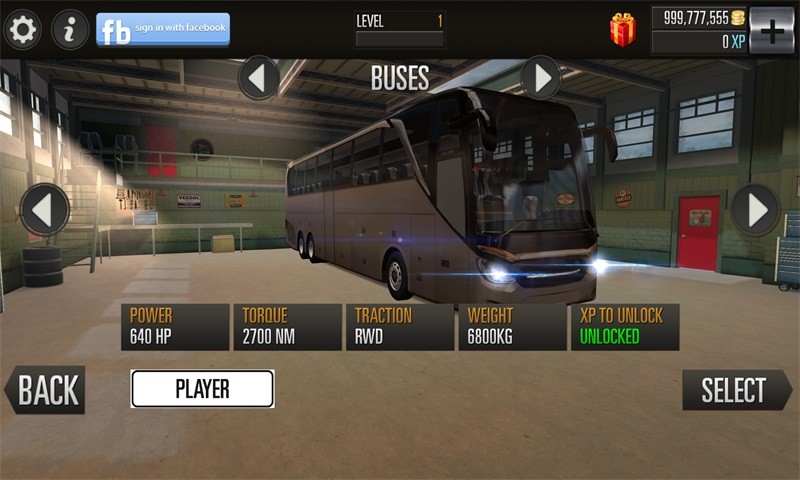Sign in with Facebook

(163, 29)
